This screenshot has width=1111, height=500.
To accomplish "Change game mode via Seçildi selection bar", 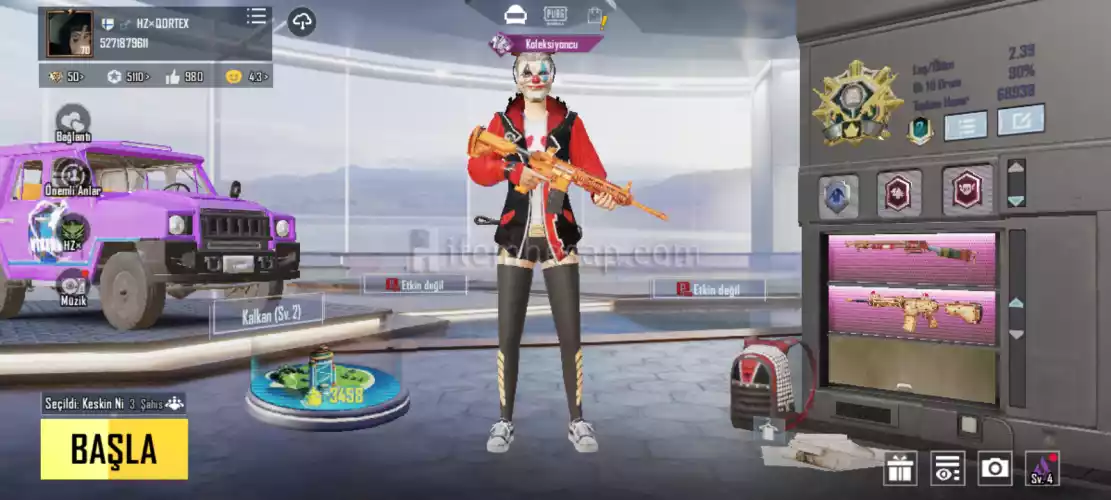I will tap(113, 404).
